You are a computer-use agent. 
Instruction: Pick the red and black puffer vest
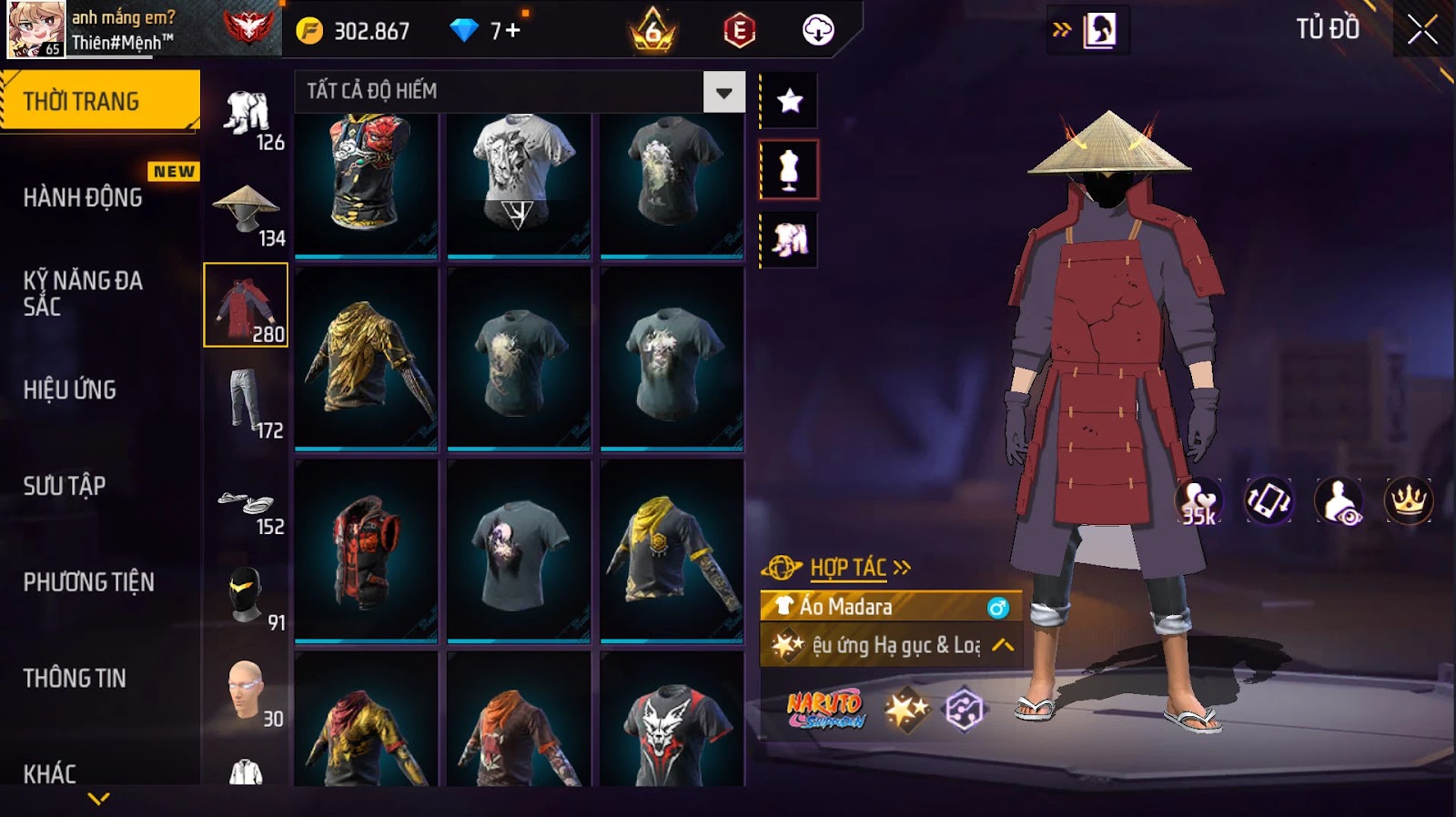[366, 550]
